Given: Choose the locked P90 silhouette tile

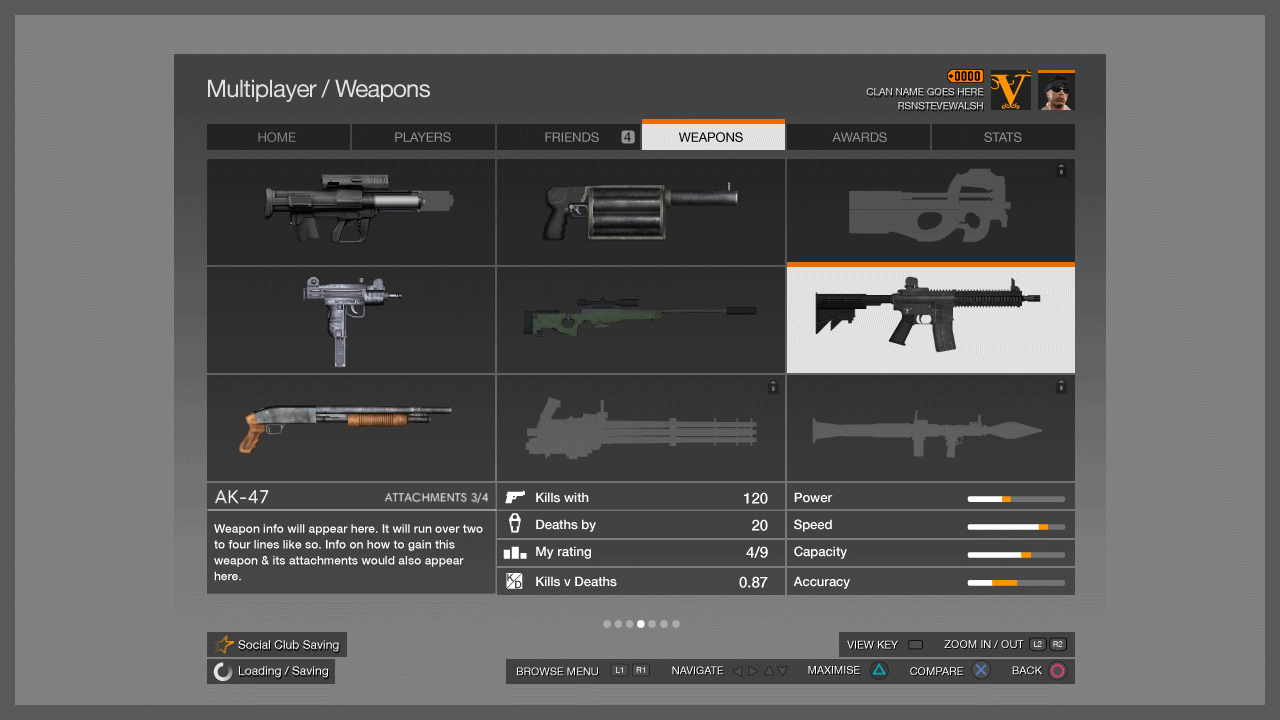Looking at the screenshot, I should (930, 211).
